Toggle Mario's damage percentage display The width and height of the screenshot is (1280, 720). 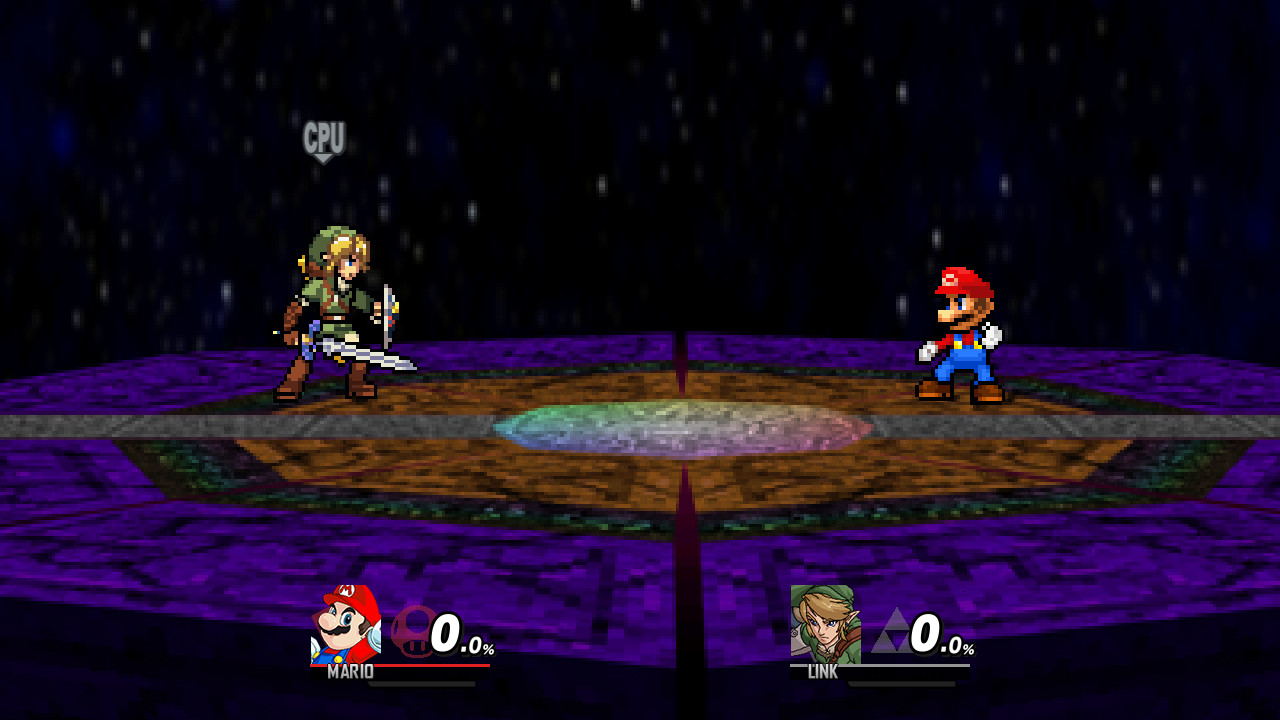tap(461, 633)
